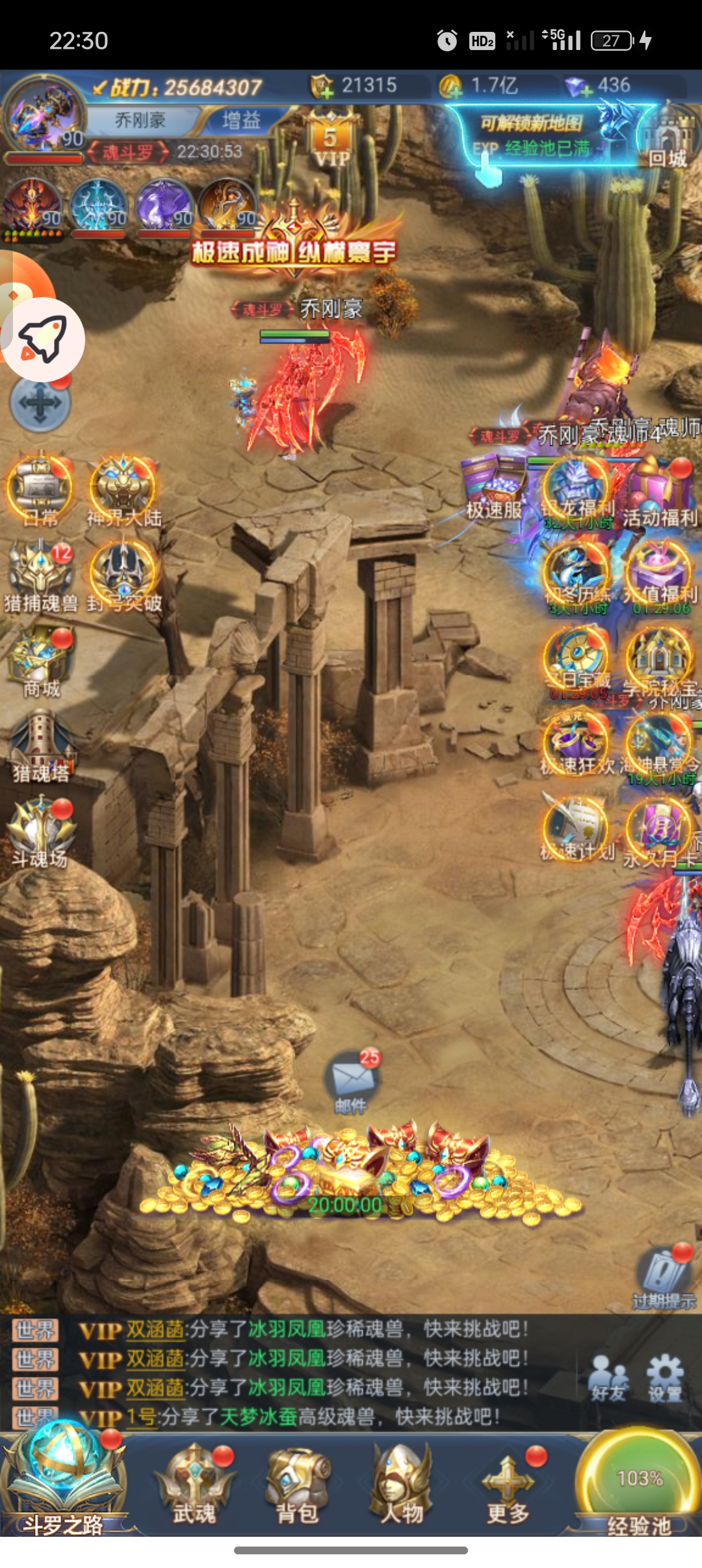Image resolution: width=702 pixels, height=1568 pixels.
Task: Open 猎捕魂兽 soul beast hunting
Action: click(x=40, y=575)
